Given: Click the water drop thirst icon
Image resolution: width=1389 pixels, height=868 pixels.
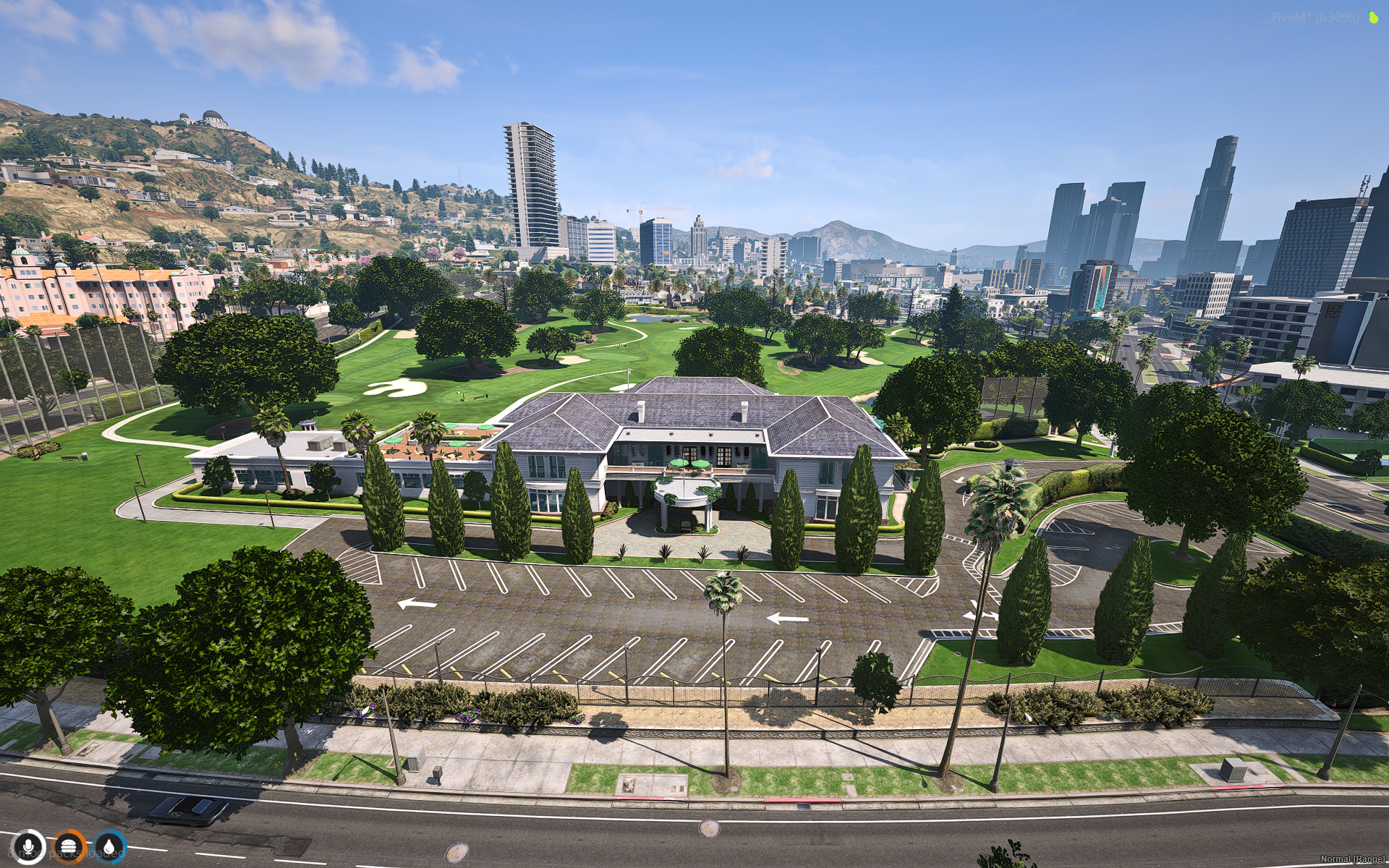Looking at the screenshot, I should click(x=109, y=845).
